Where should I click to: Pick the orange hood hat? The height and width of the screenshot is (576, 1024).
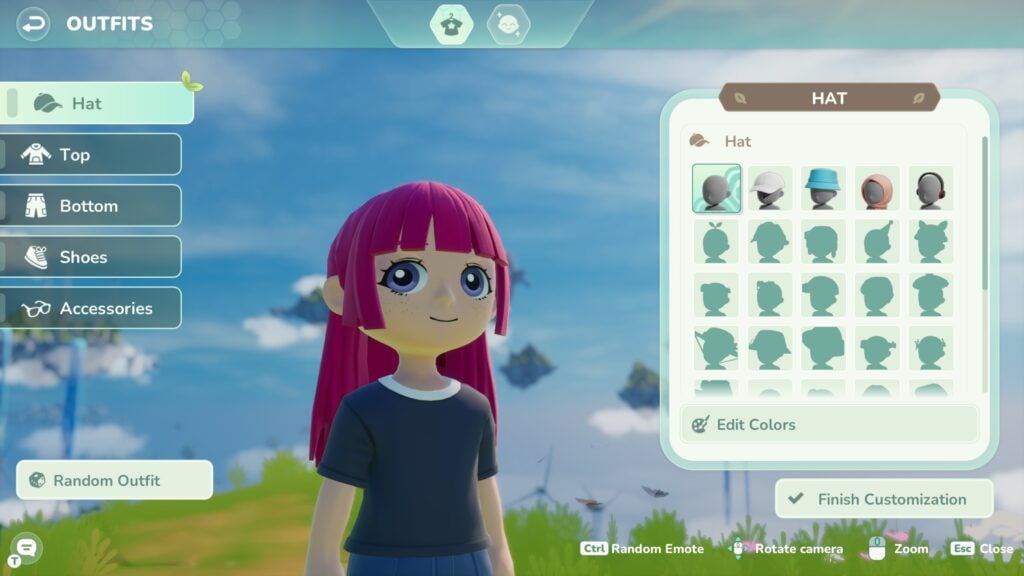point(877,188)
